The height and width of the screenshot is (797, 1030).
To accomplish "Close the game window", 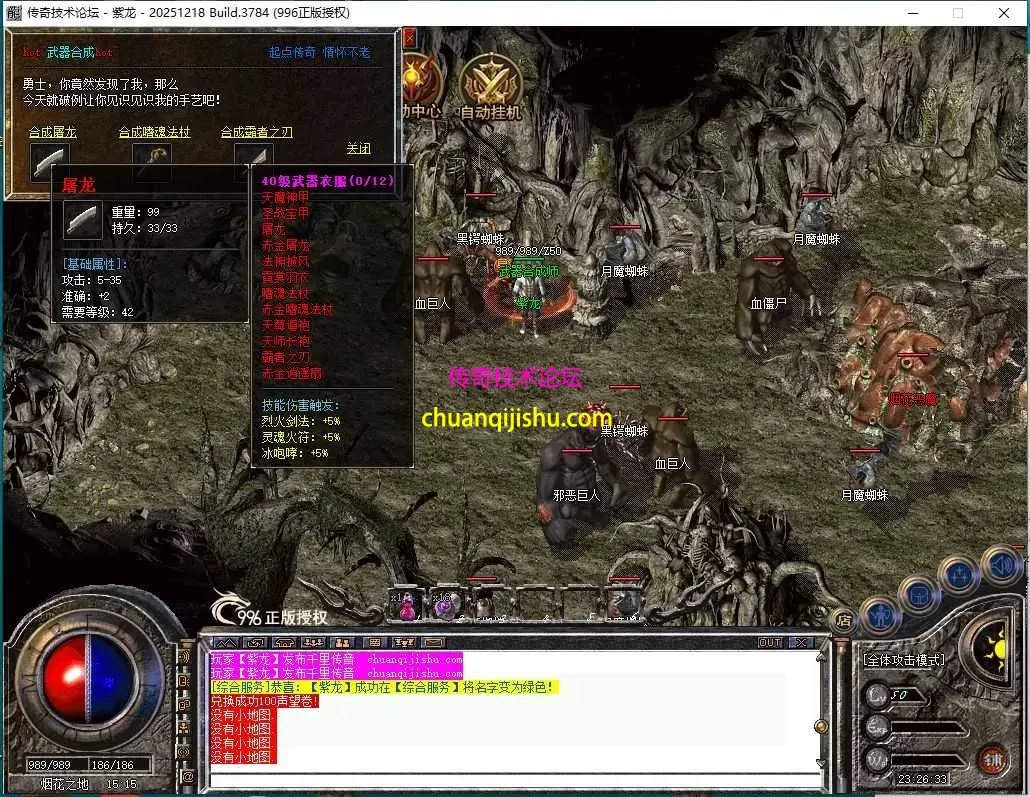I will pyautogui.click(x=1003, y=13).
